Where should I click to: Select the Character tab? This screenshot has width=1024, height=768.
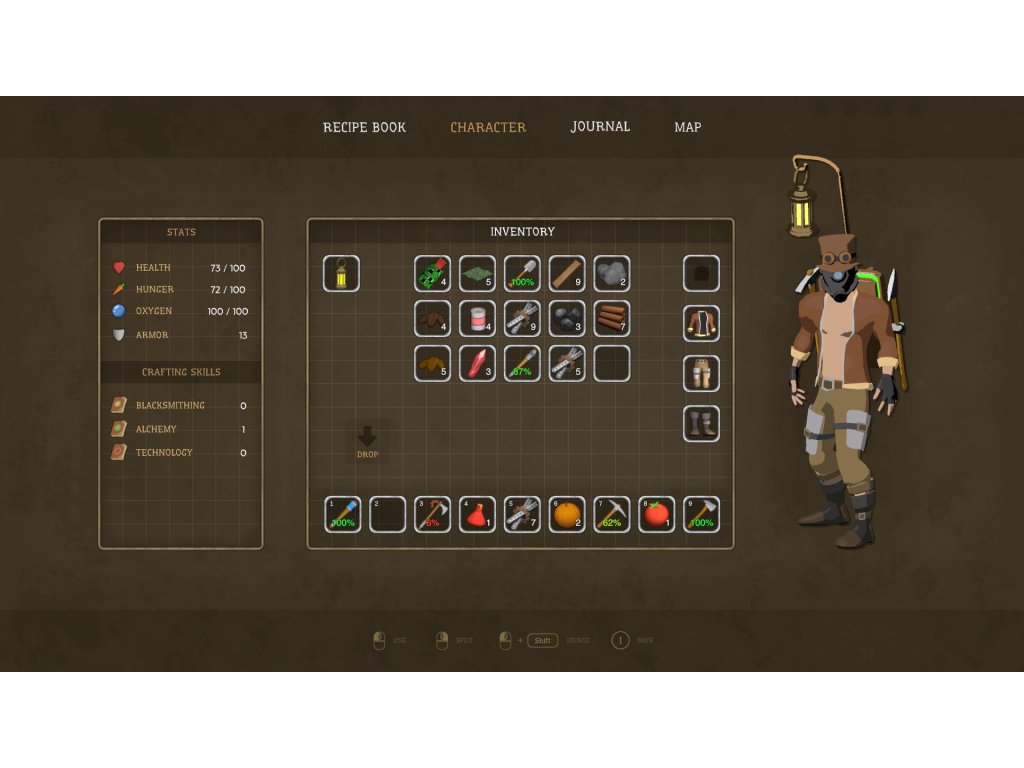[488, 127]
